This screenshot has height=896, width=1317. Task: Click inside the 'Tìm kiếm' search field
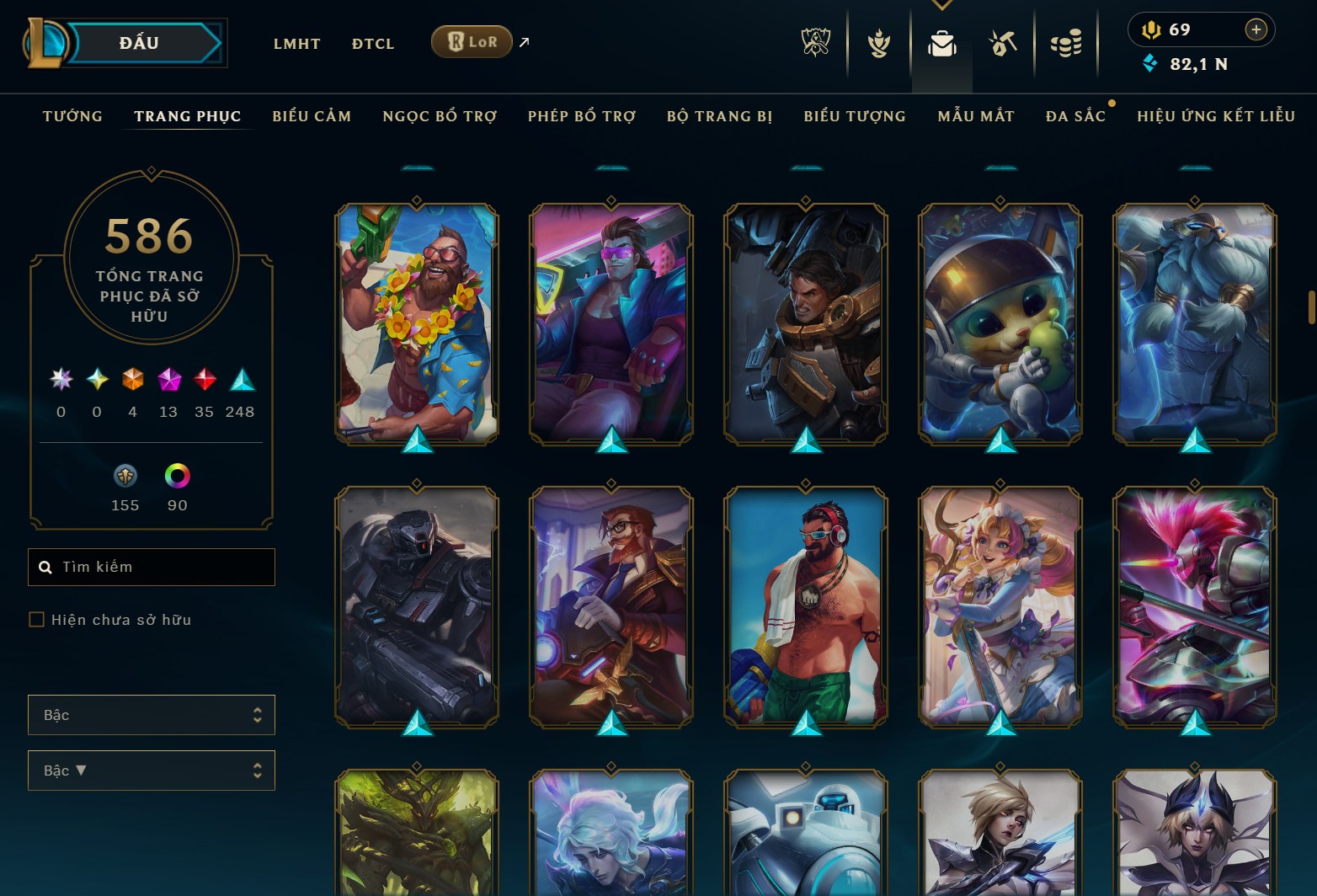pyautogui.click(x=152, y=567)
